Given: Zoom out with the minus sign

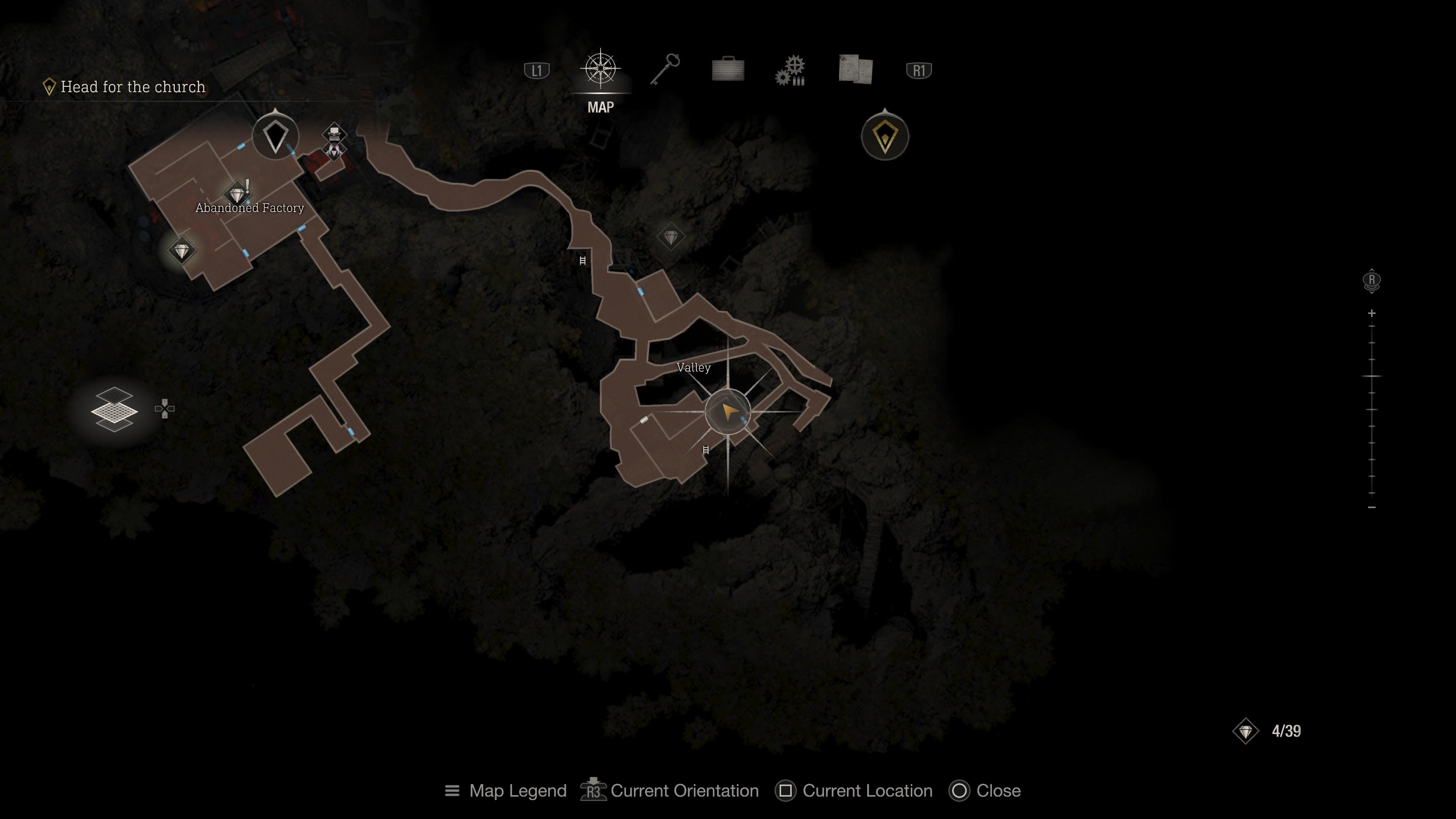Looking at the screenshot, I should [x=1372, y=508].
